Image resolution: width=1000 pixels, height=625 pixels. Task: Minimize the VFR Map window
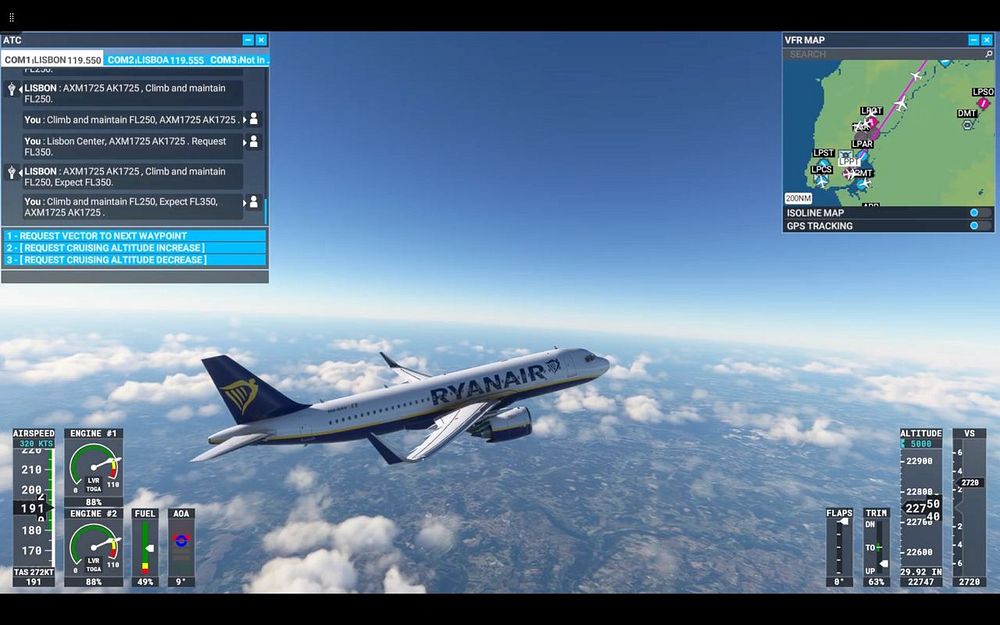[x=973, y=40]
